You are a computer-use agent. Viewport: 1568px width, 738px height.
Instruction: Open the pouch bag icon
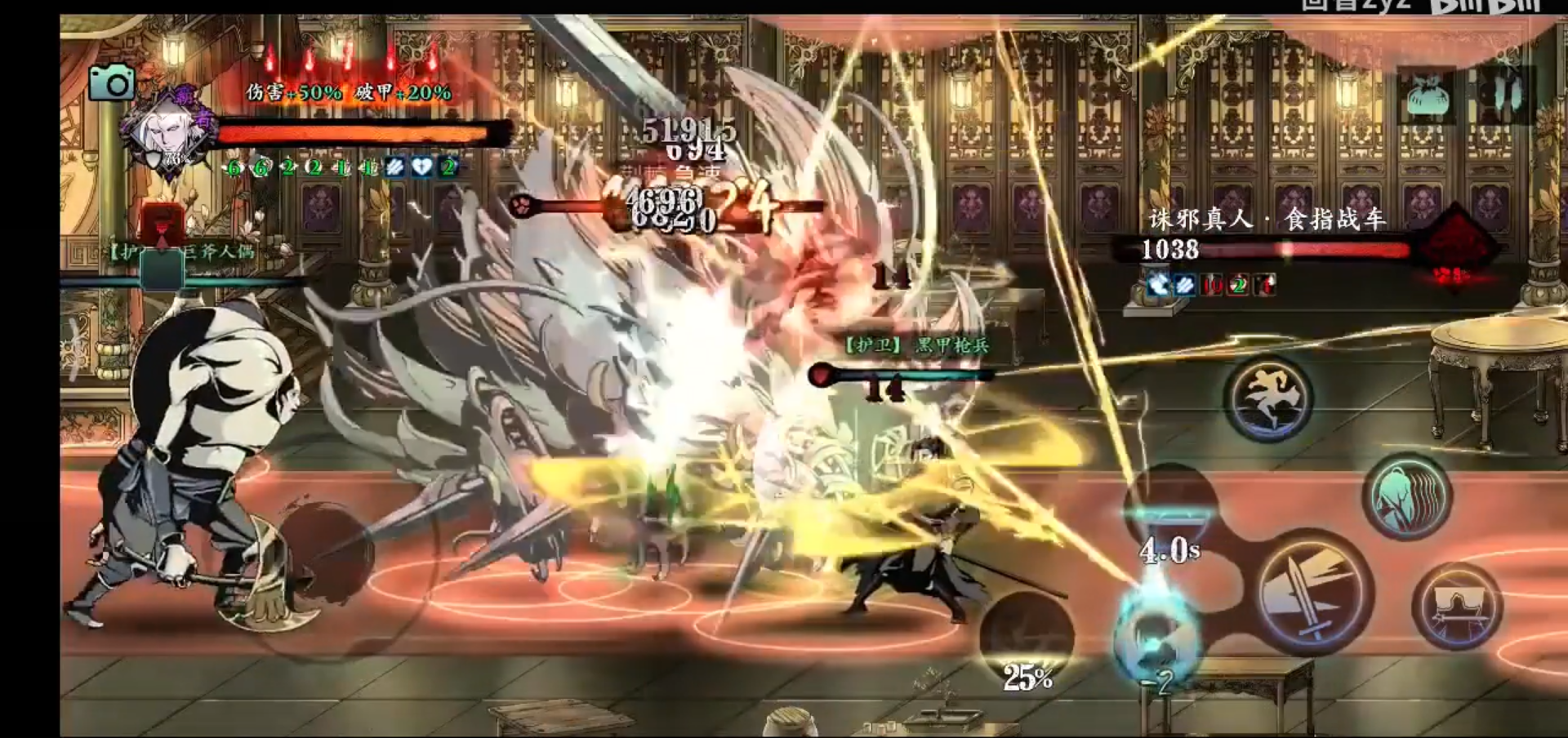1427,96
